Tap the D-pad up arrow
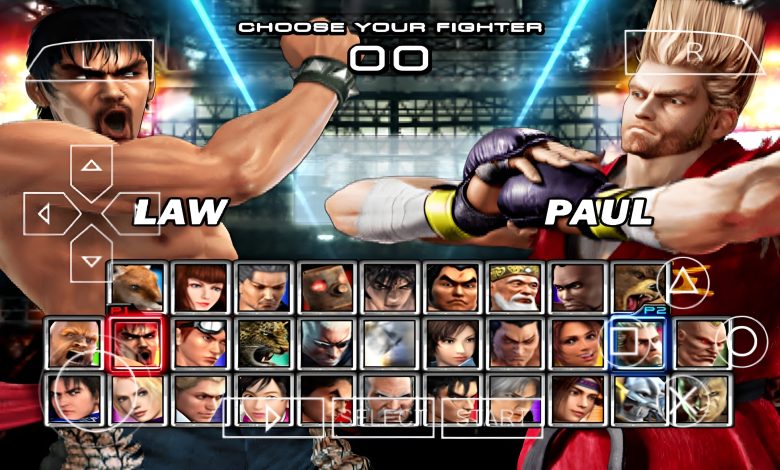Viewport: 780px width, 470px height. (x=92, y=167)
